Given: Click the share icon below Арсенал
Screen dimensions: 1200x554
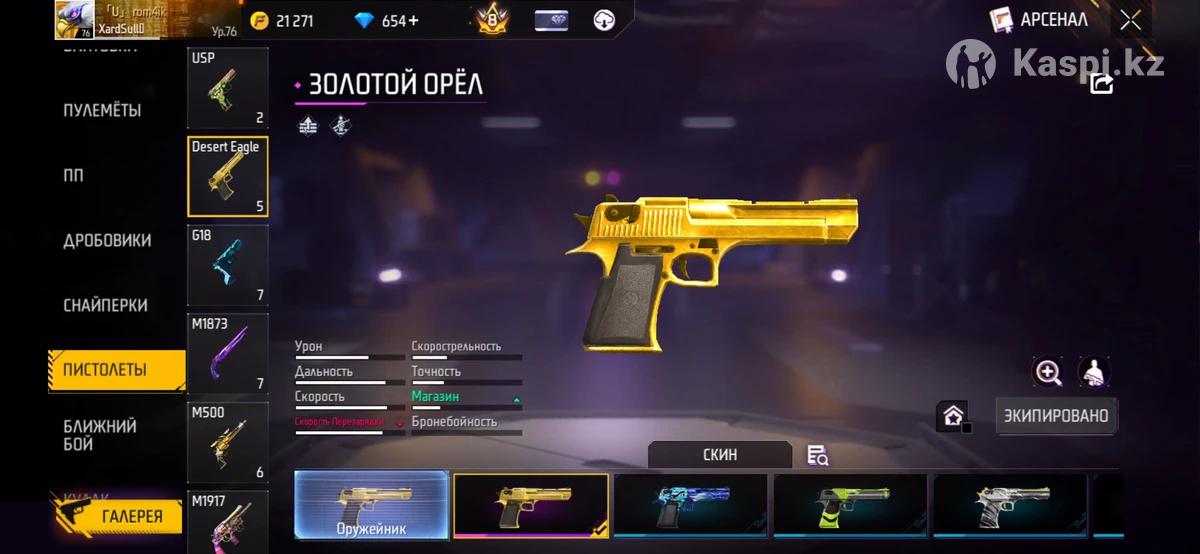Looking at the screenshot, I should tap(1101, 84).
